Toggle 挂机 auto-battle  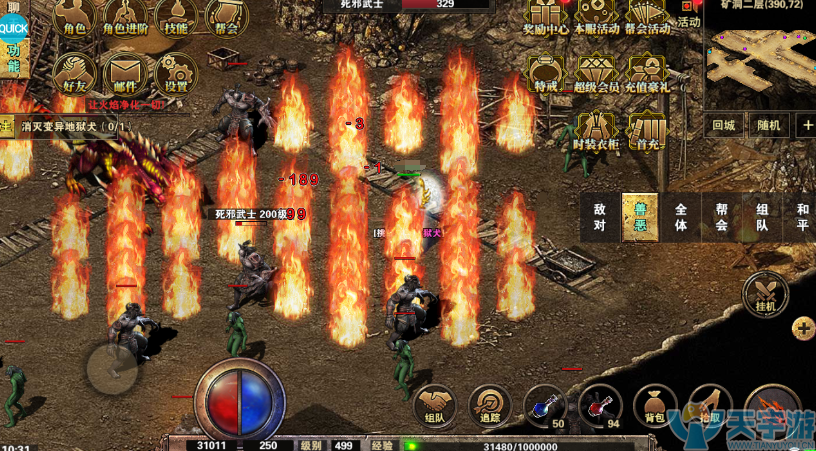pos(765,293)
